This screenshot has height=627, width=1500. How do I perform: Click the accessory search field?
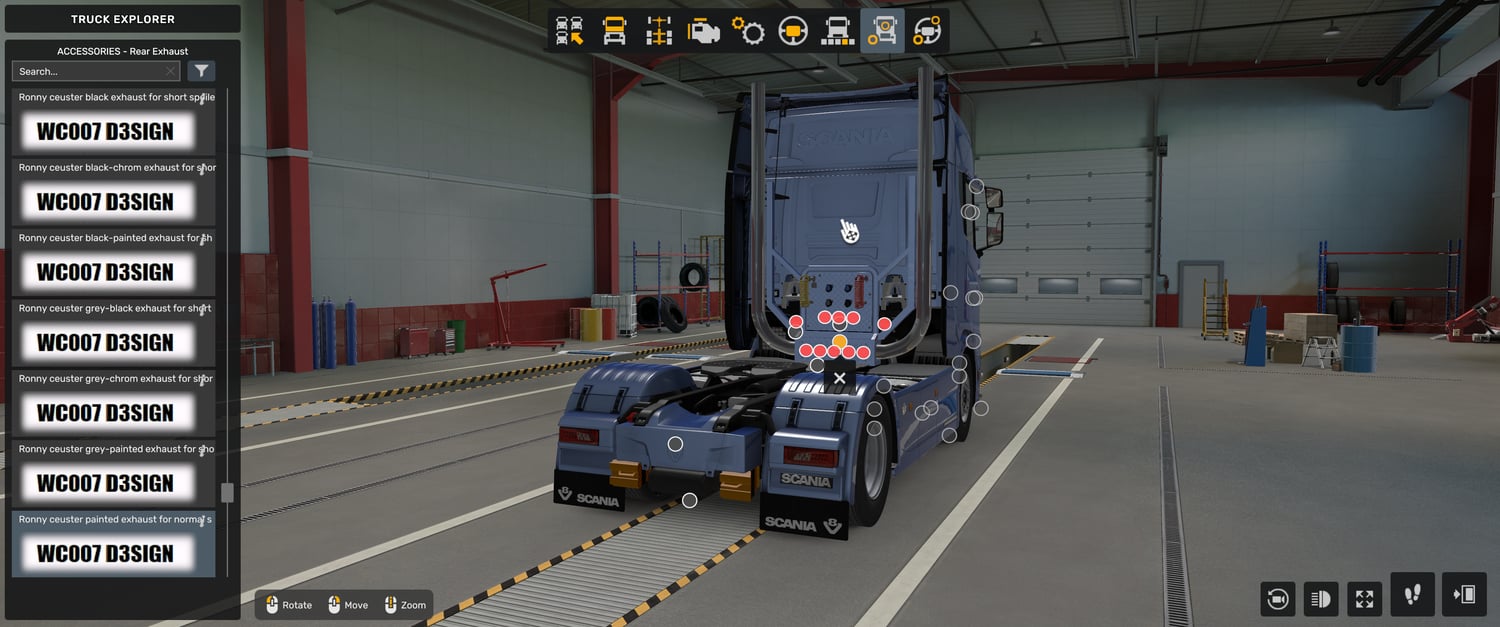[x=90, y=71]
